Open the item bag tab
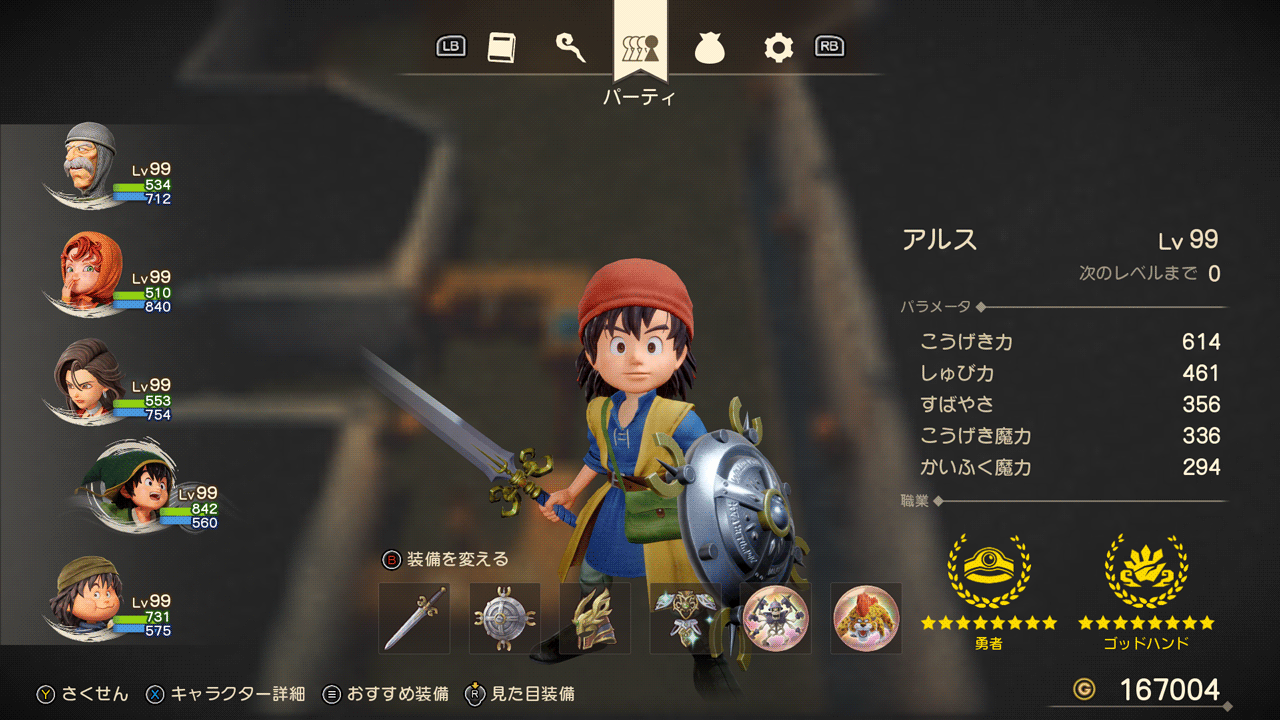The width and height of the screenshot is (1280, 720). pos(709,47)
